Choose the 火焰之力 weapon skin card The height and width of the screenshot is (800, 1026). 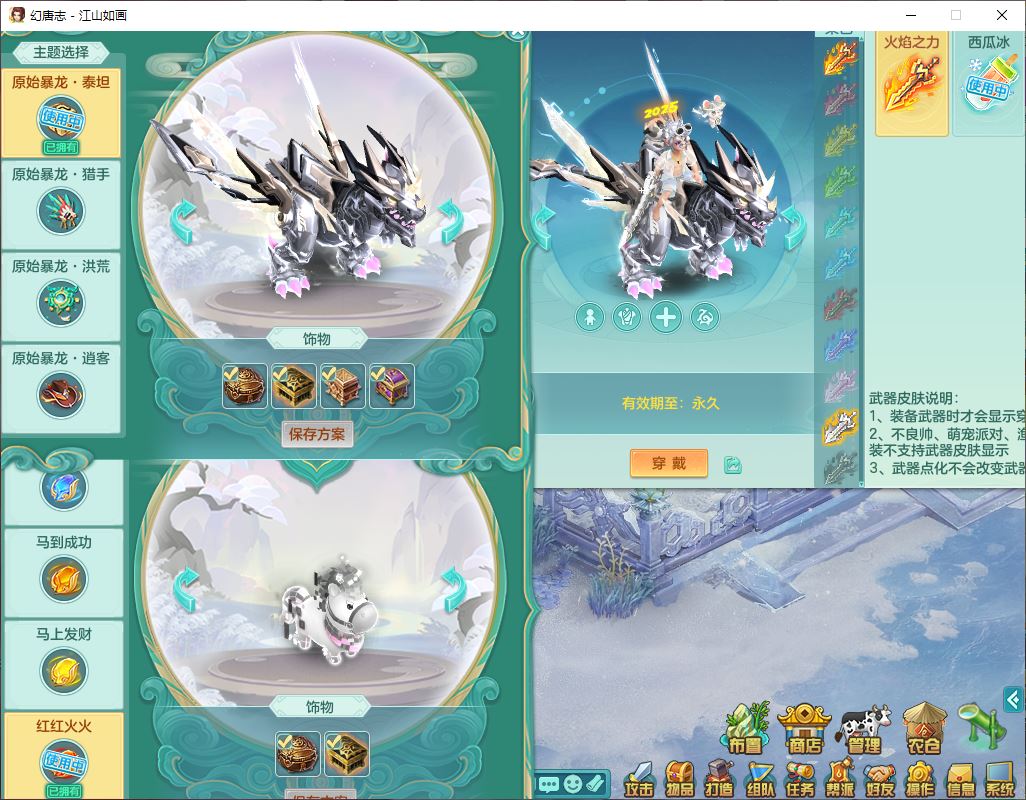click(x=911, y=82)
